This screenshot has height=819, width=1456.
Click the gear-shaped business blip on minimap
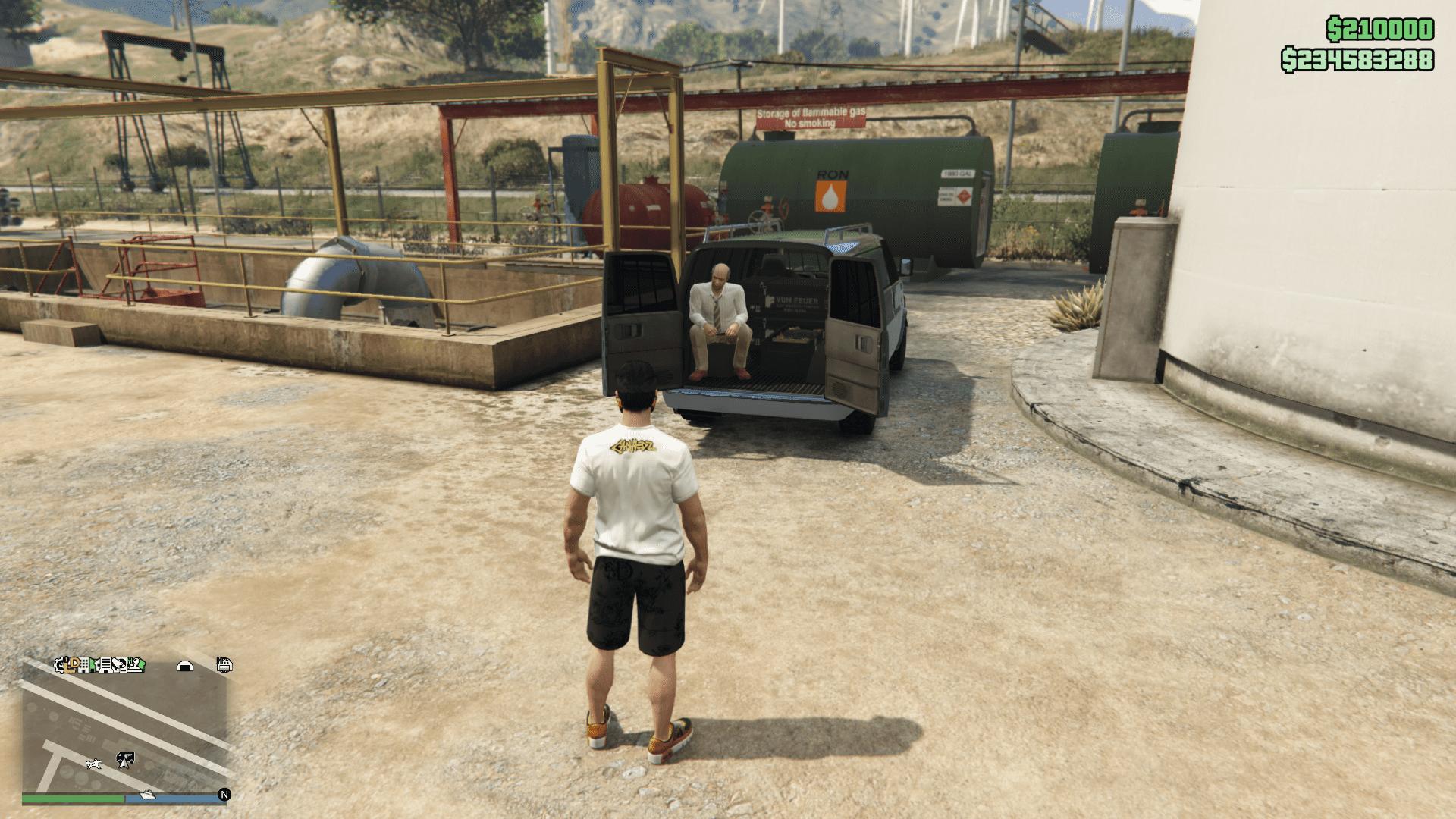(59, 665)
